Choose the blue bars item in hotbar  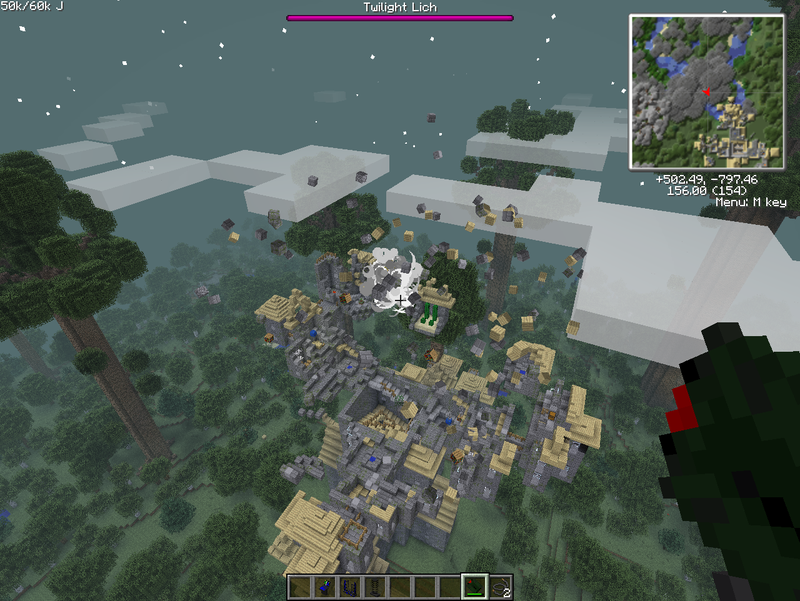(x=350, y=587)
